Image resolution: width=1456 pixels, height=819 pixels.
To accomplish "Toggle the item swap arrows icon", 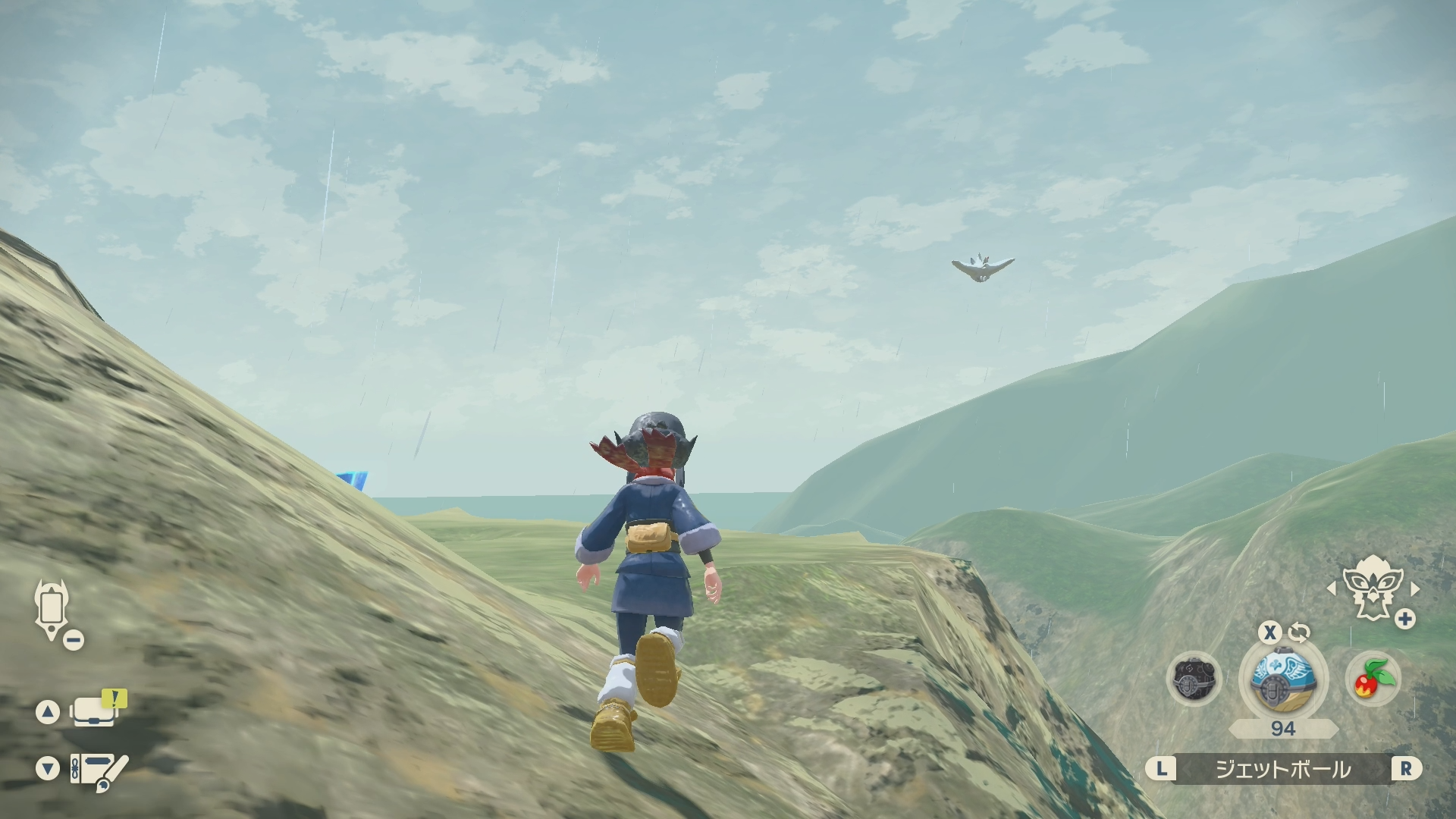I will 1299,632.
